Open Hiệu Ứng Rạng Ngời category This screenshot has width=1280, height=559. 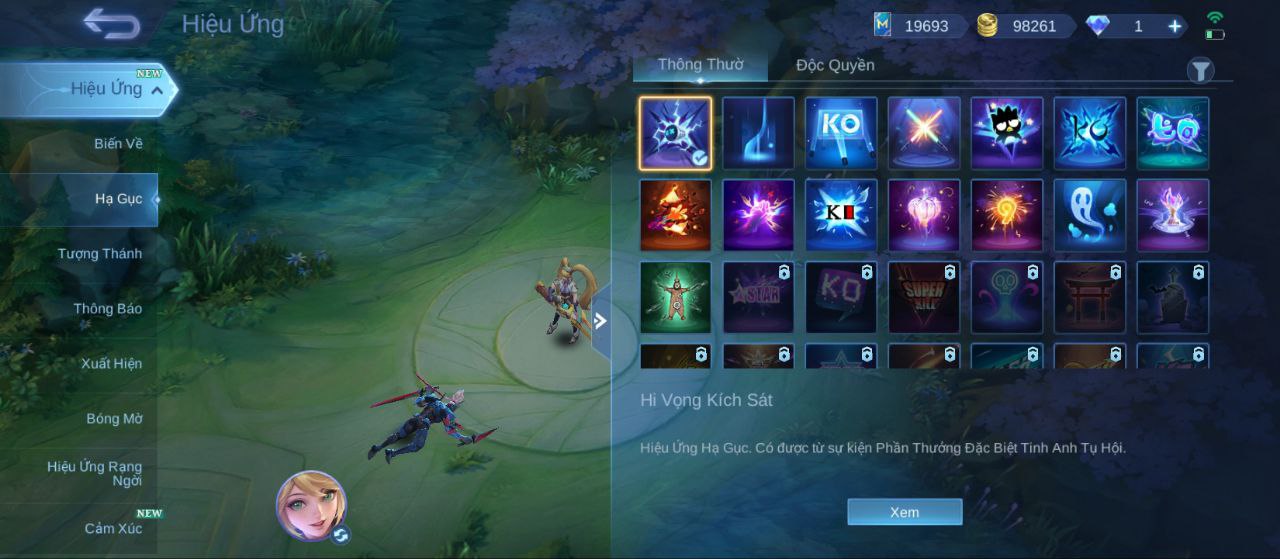tap(94, 474)
